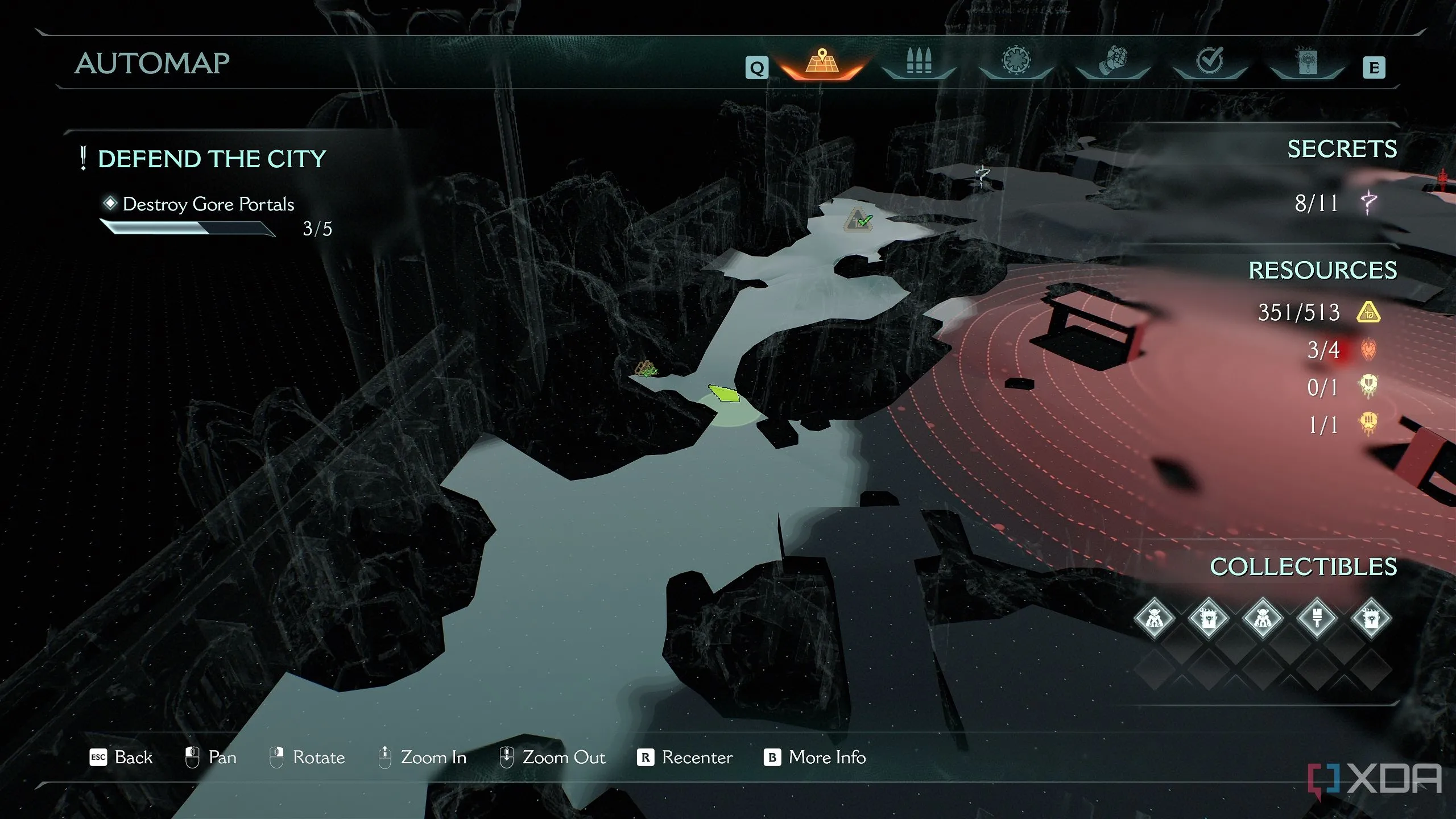Click the checked triangle map marker
Image resolution: width=1456 pixels, height=819 pixels.
pyautogui.click(x=858, y=220)
